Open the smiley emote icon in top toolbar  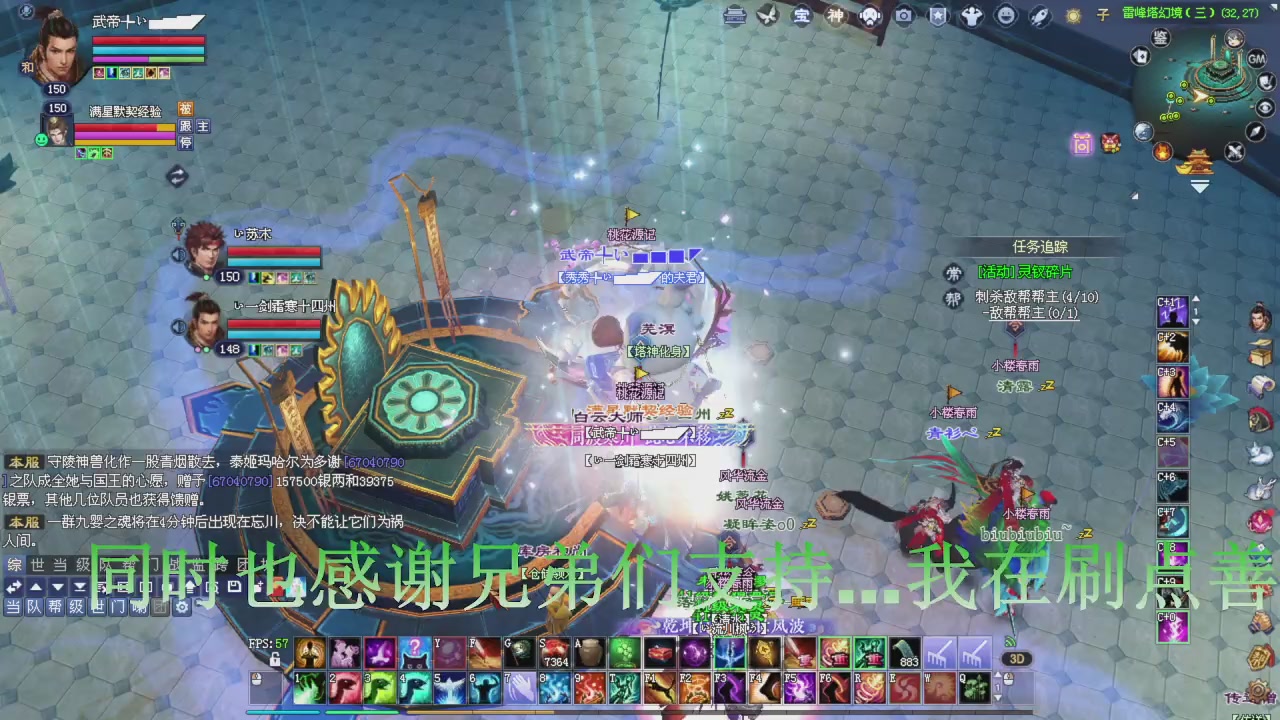click(1007, 15)
